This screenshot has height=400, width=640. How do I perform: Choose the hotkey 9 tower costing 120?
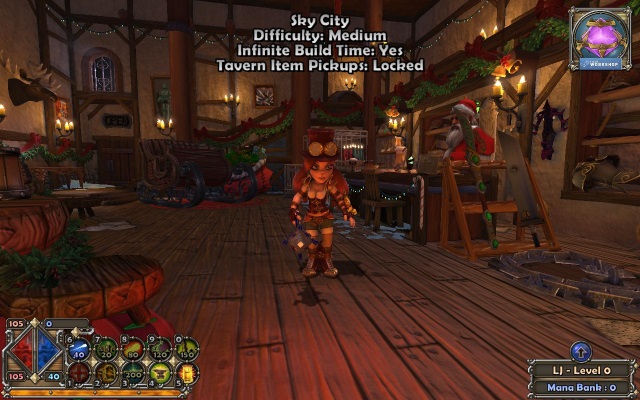(x=160, y=349)
